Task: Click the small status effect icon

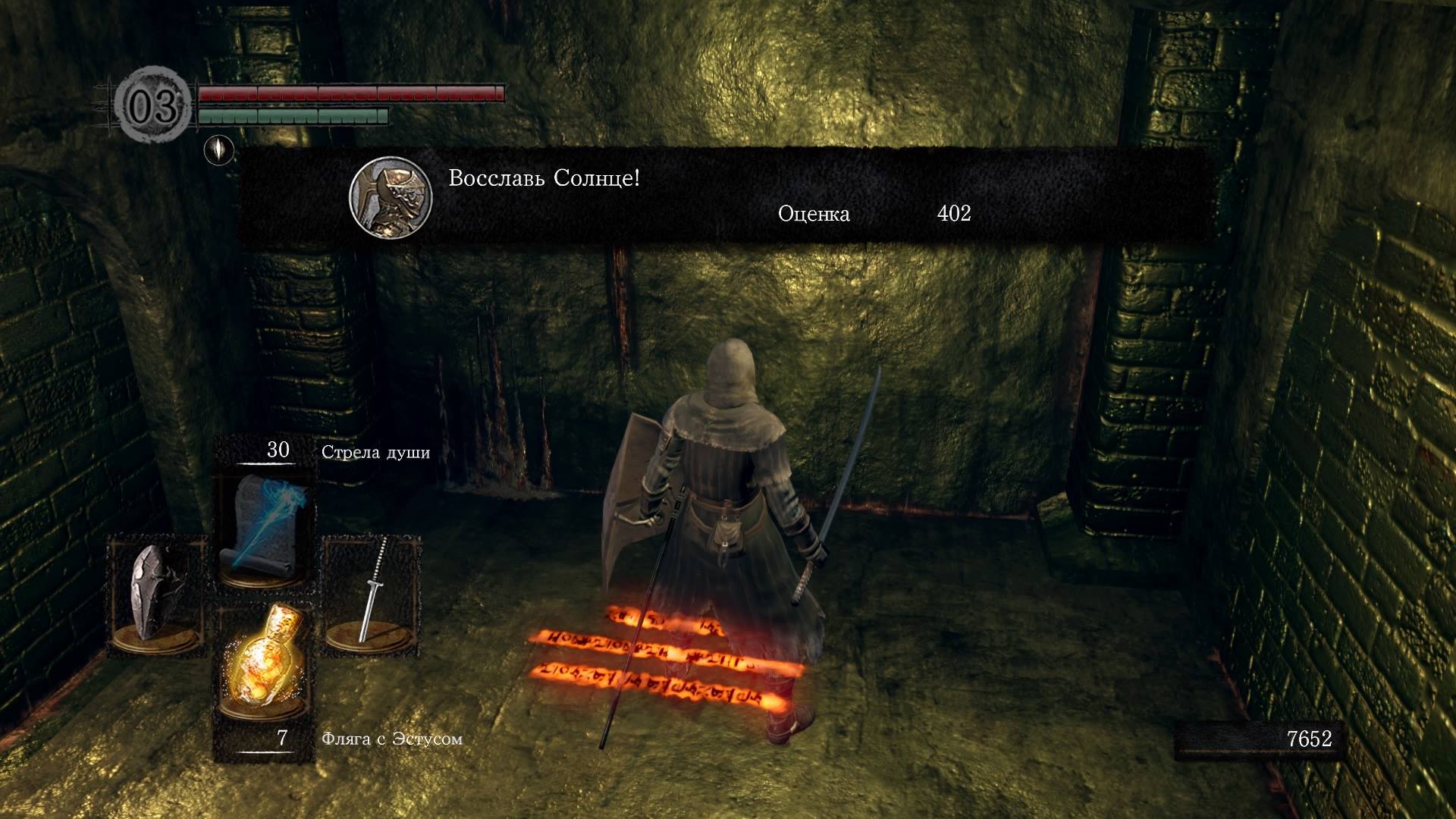Action: pos(219,149)
